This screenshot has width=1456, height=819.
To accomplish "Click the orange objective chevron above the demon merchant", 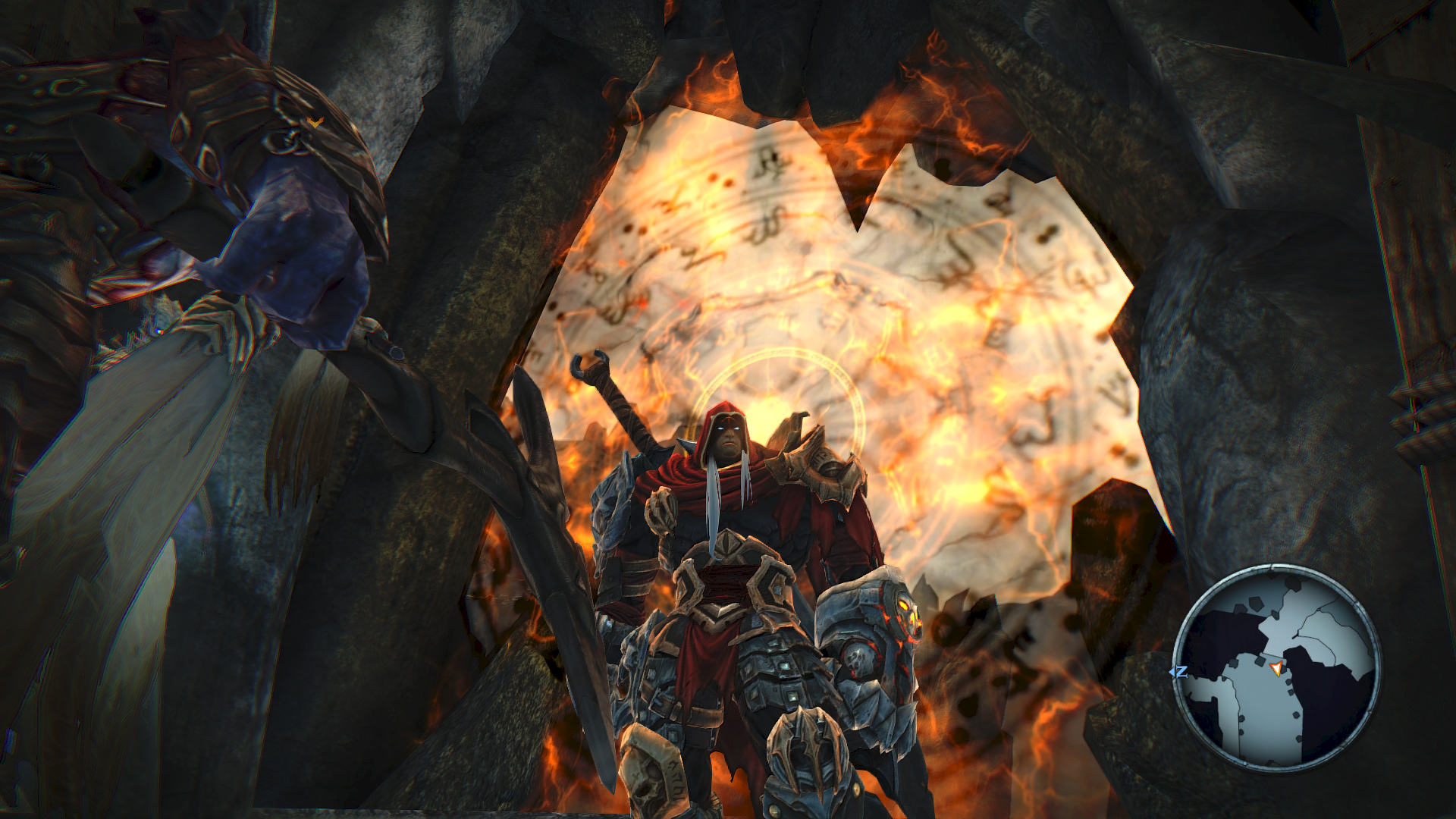I will tap(315, 122).
